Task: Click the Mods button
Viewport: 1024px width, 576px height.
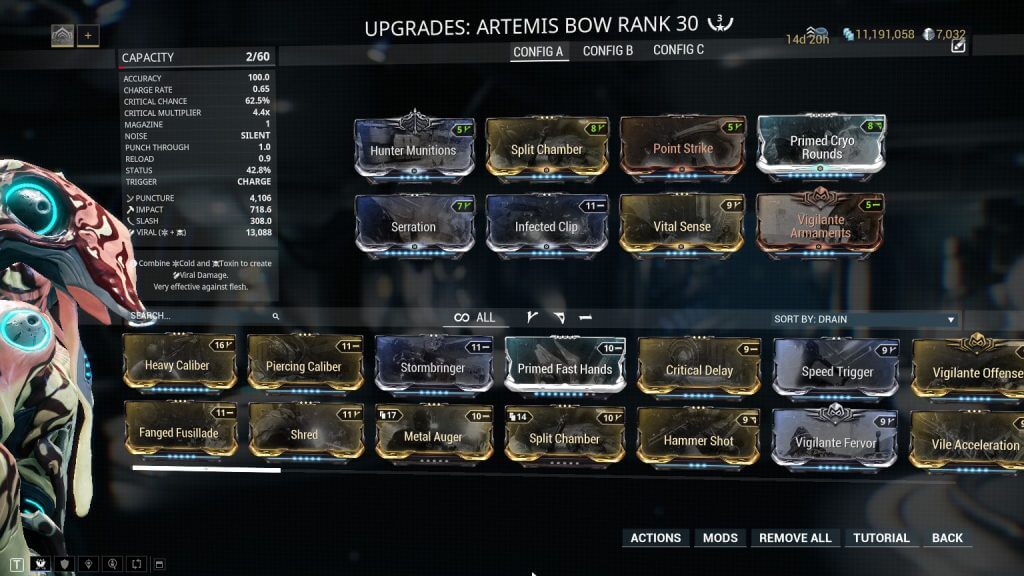Action: point(720,538)
